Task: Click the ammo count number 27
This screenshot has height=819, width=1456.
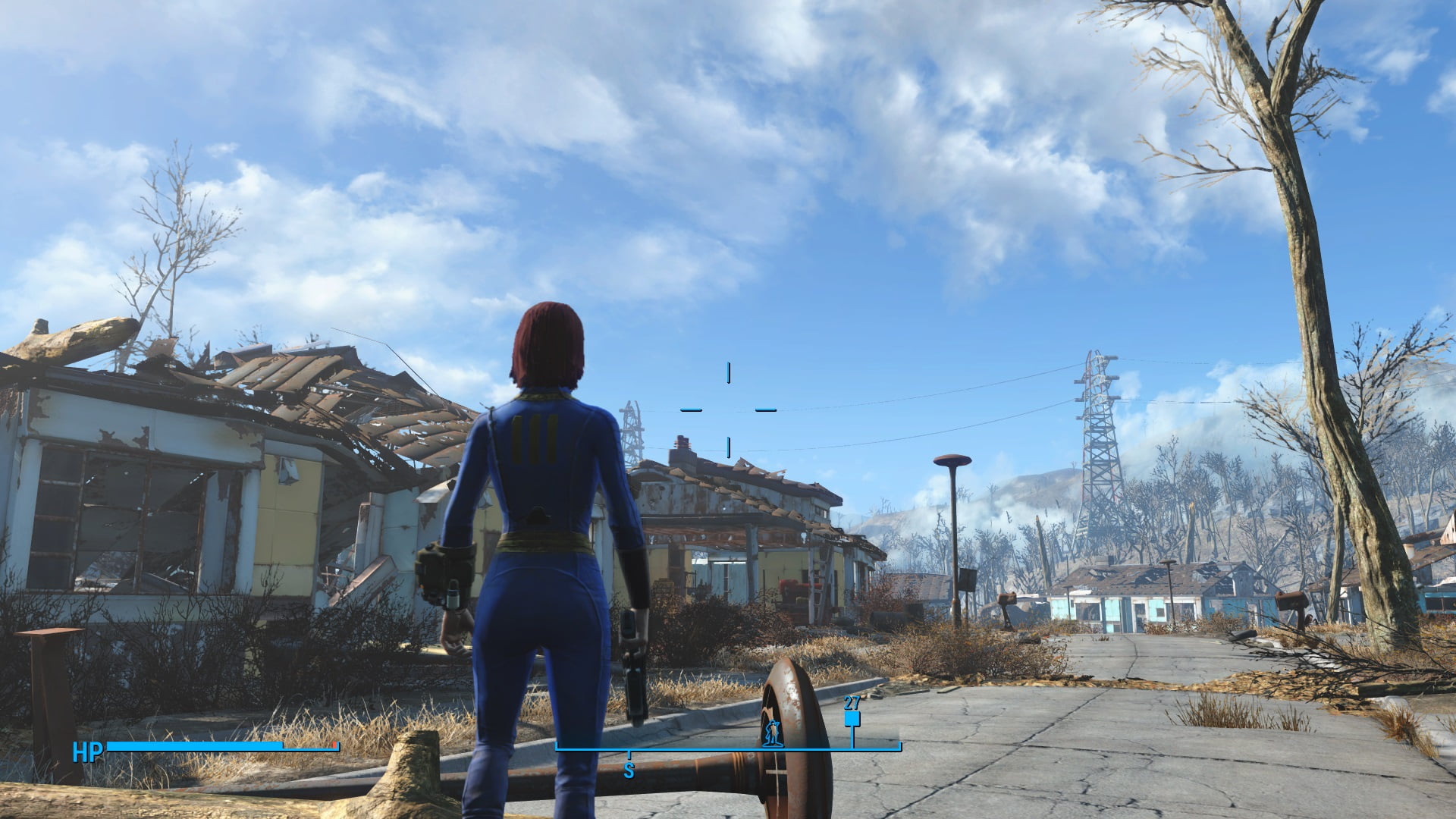Action: (852, 702)
